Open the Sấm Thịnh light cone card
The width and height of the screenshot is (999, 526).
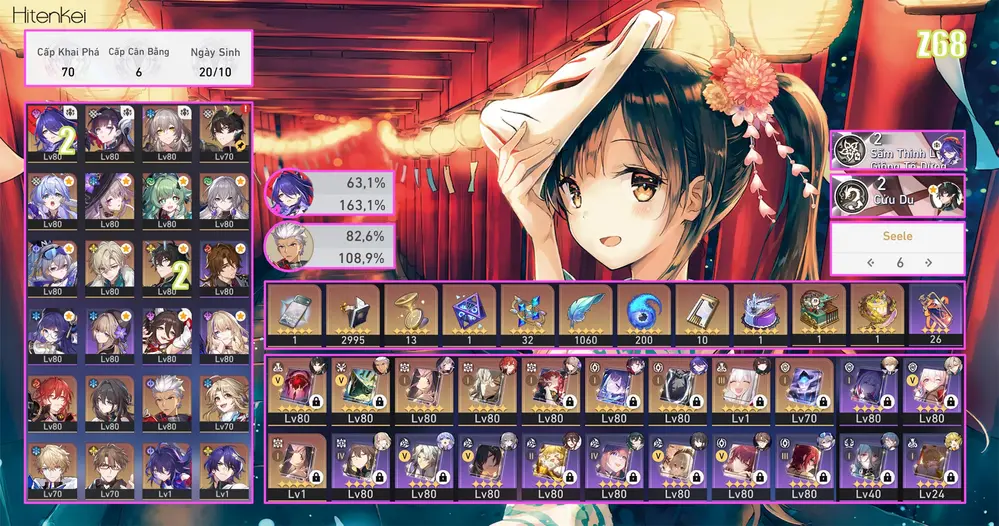[897, 150]
